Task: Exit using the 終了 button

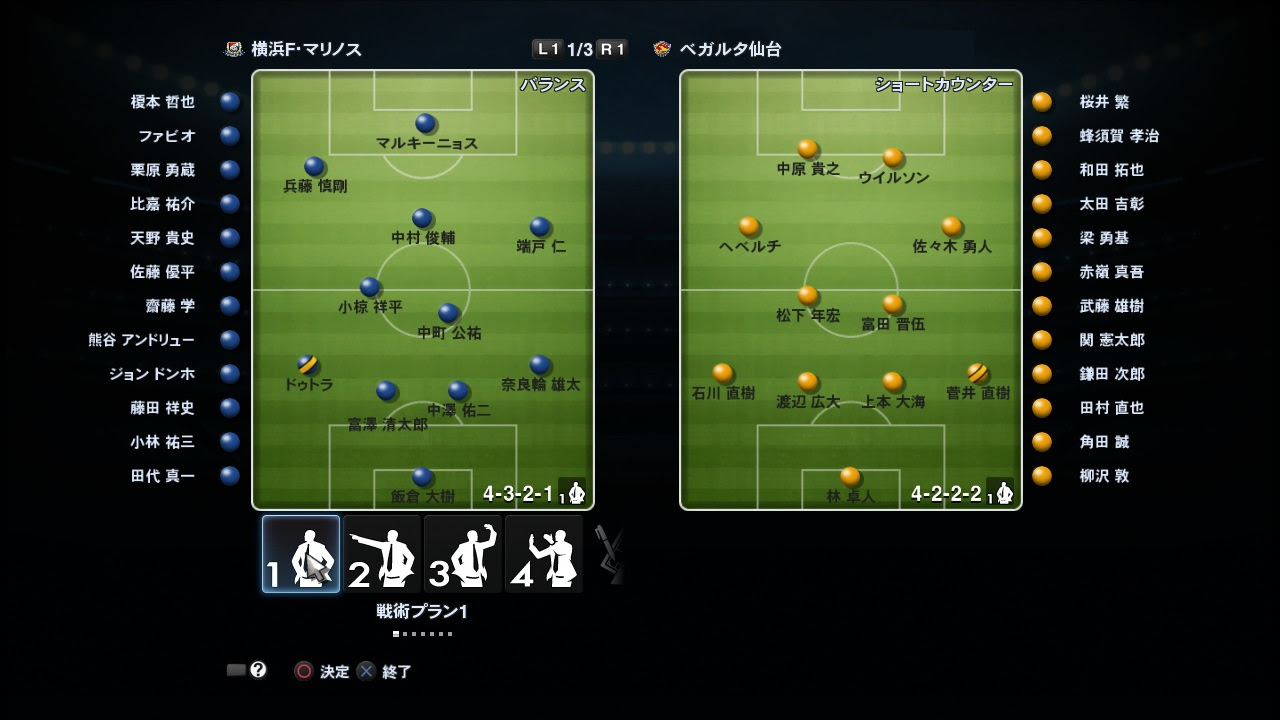Action: tap(389, 672)
